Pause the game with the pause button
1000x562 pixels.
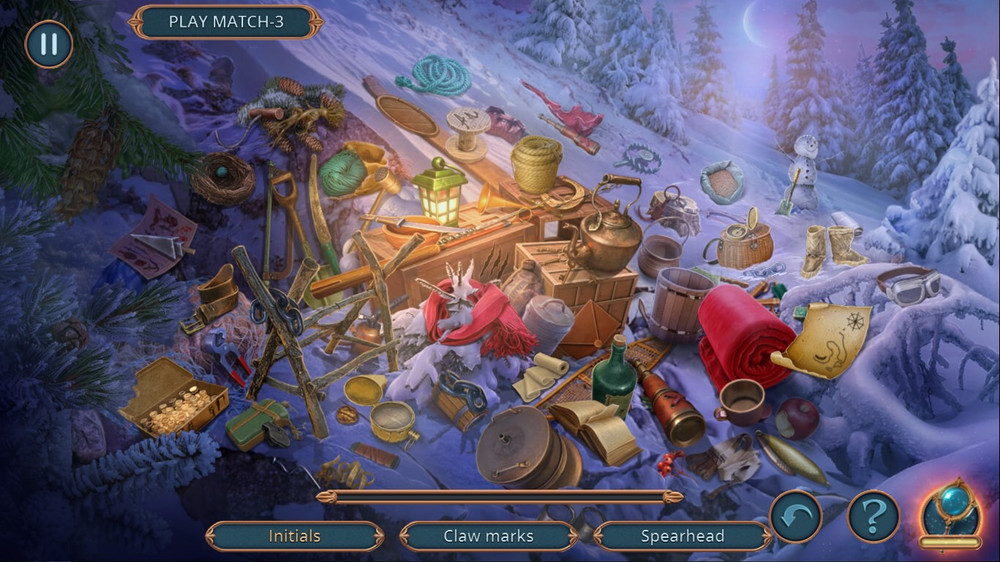(x=48, y=44)
